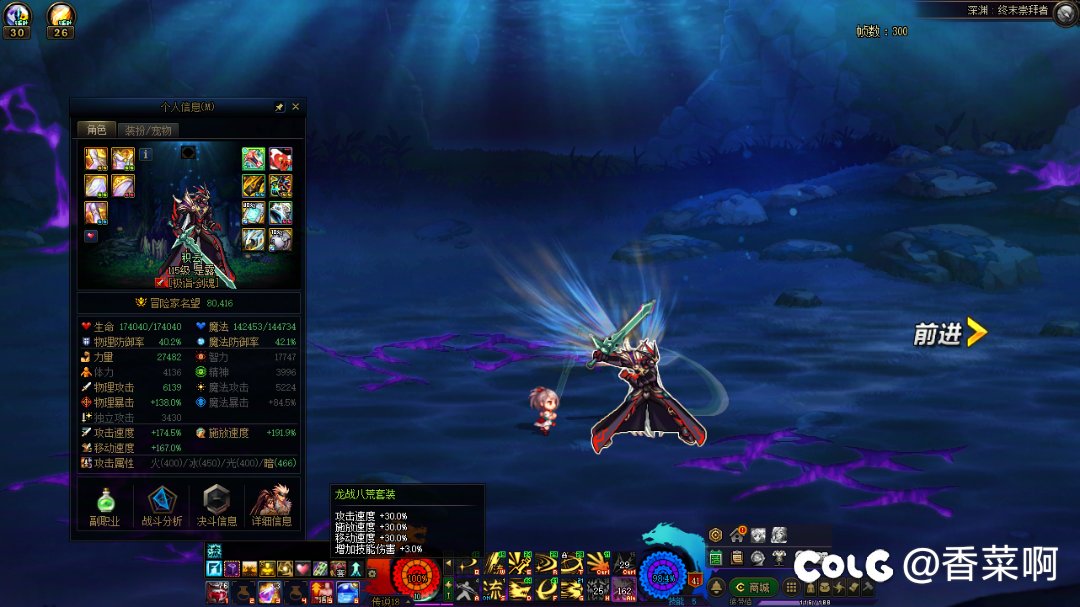Select the red heart slot under equipment
Image resolution: width=1080 pixels, height=607 pixels.
click(91, 236)
